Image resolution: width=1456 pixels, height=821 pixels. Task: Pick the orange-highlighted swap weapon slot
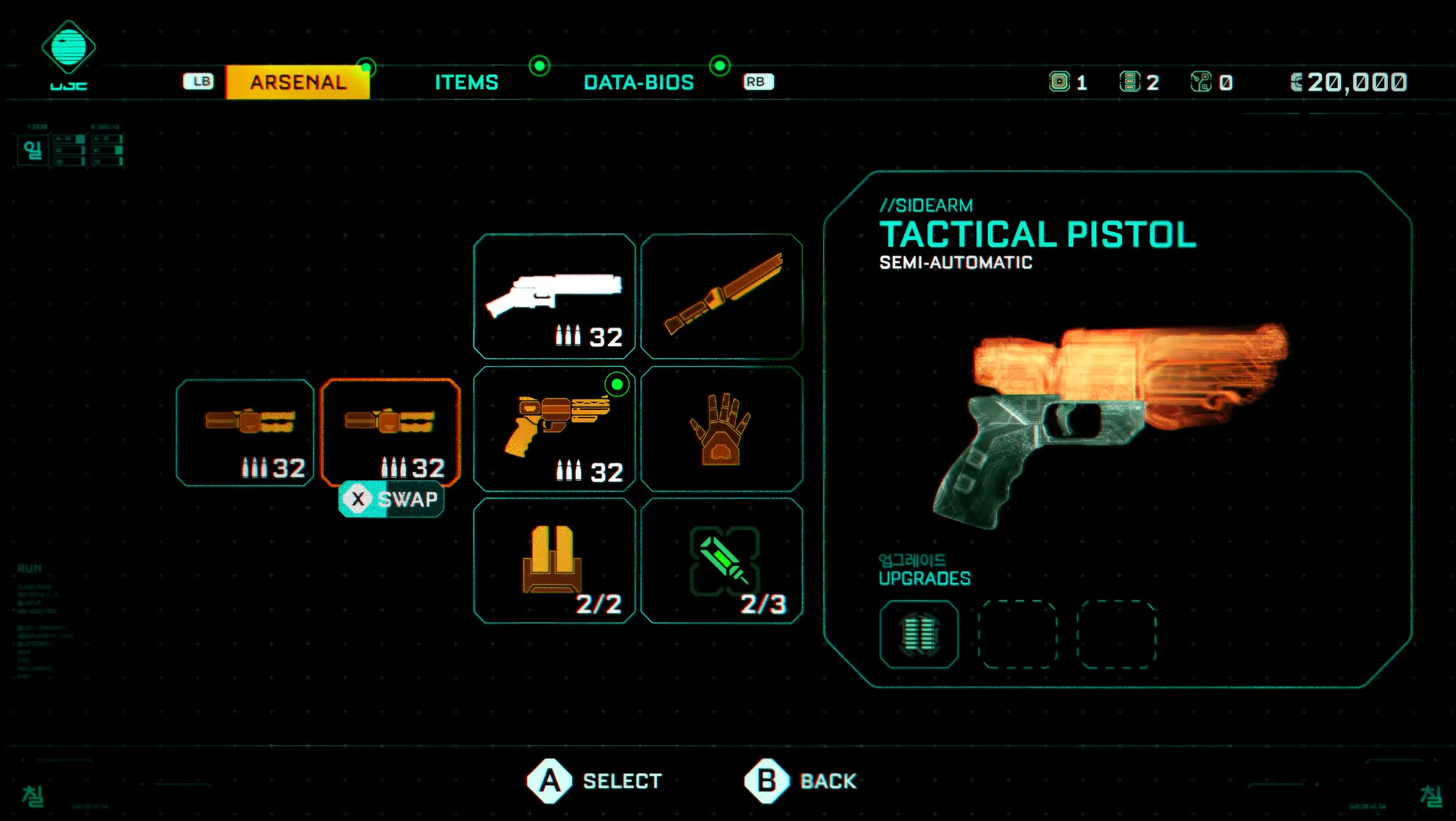[390, 431]
